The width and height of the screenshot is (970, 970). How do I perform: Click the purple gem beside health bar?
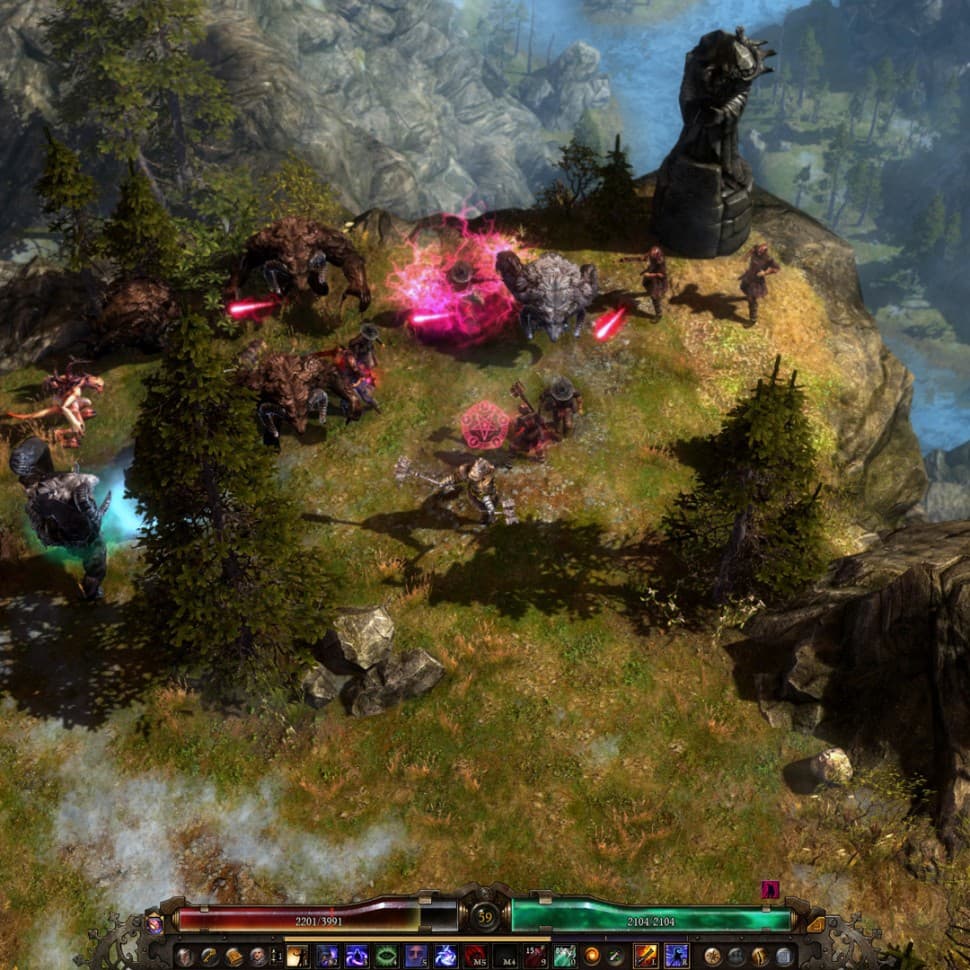click(155, 925)
